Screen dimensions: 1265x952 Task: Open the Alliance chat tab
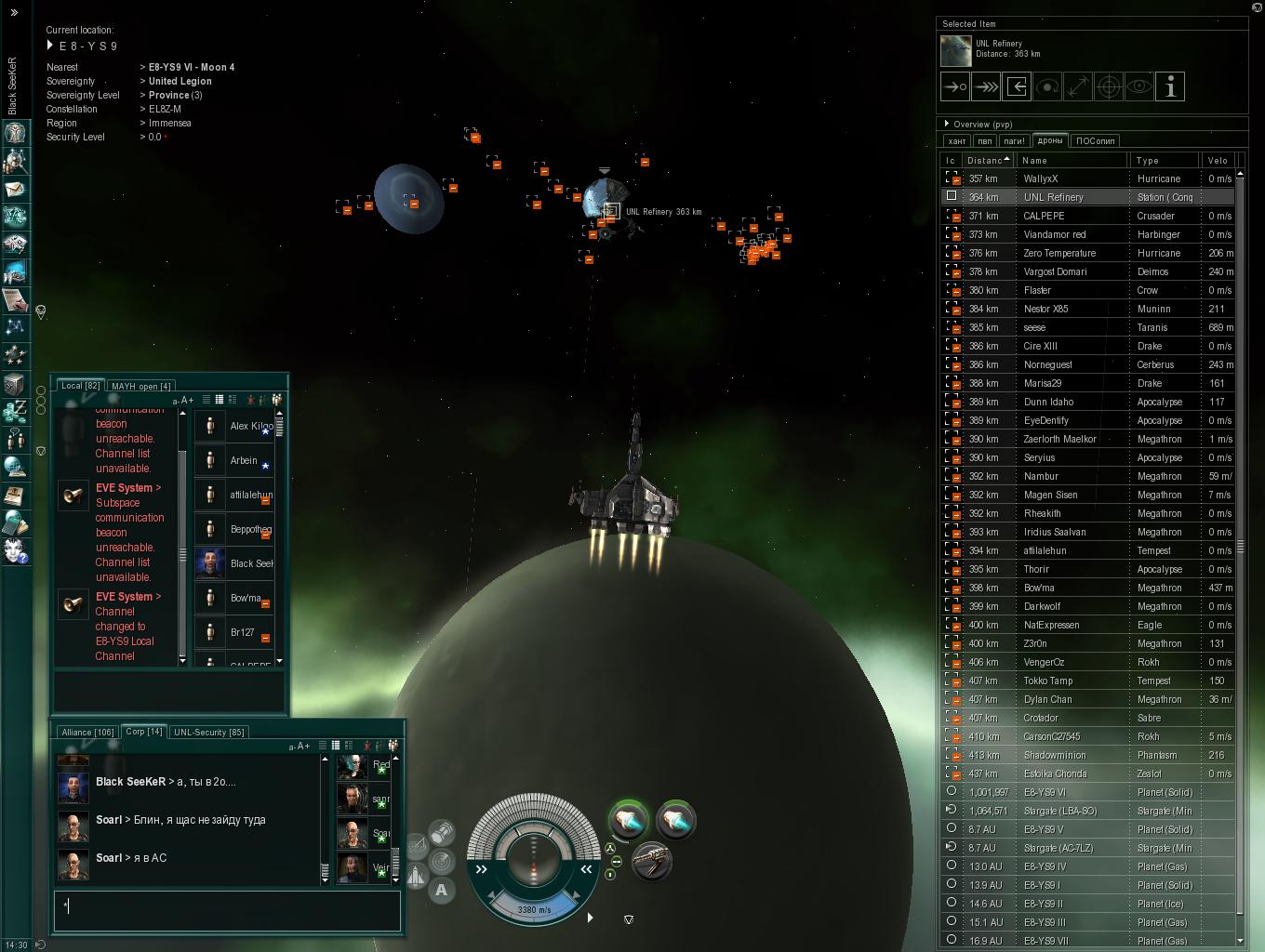[87, 732]
